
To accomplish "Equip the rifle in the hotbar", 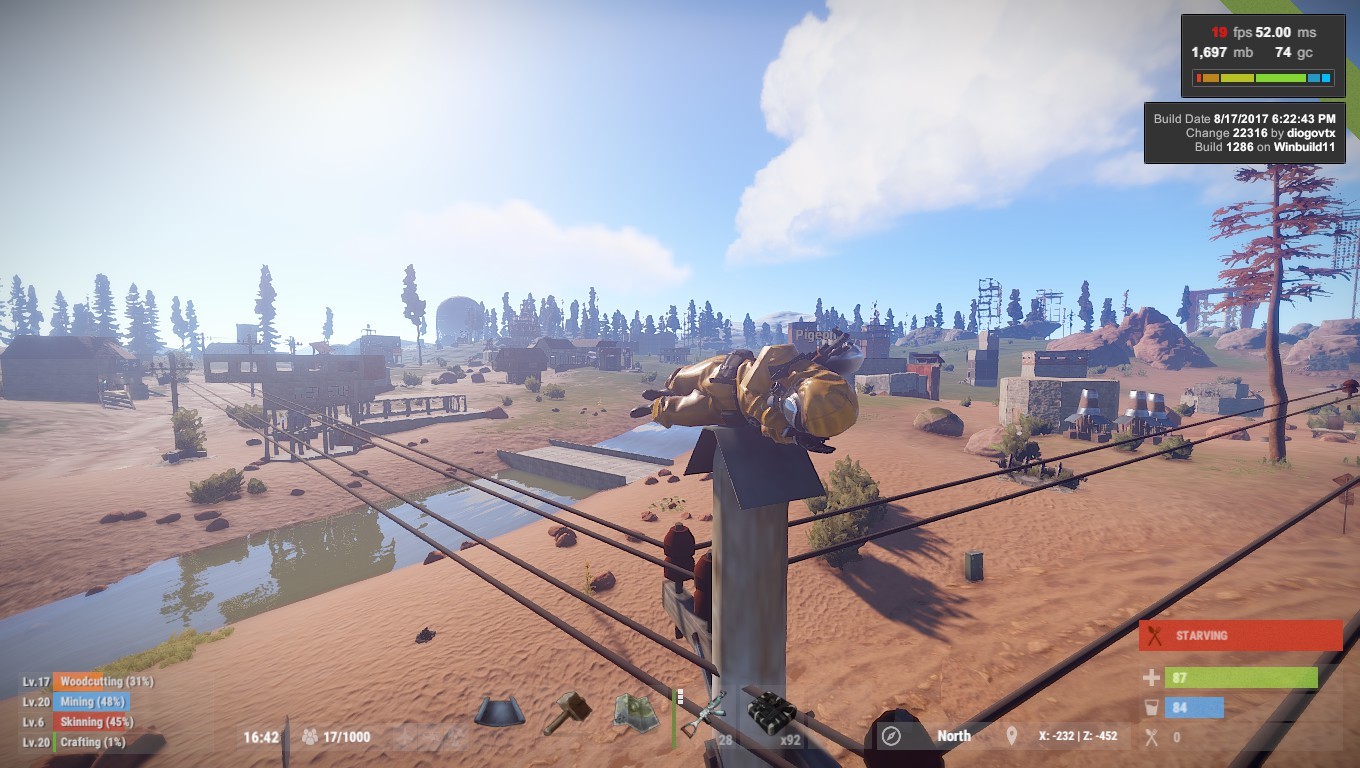I will click(704, 712).
